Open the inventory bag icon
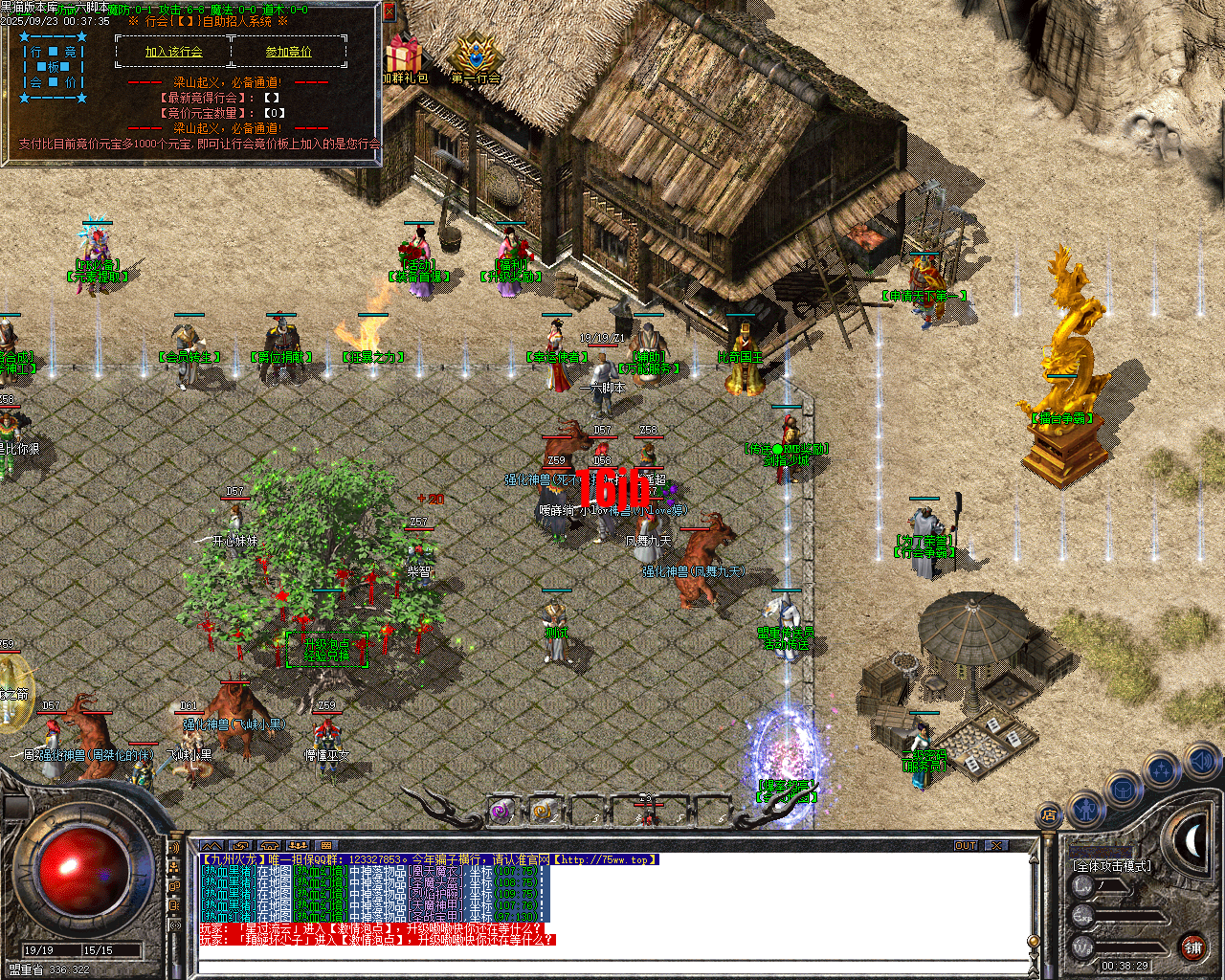The width and height of the screenshot is (1225, 980). (1122, 789)
